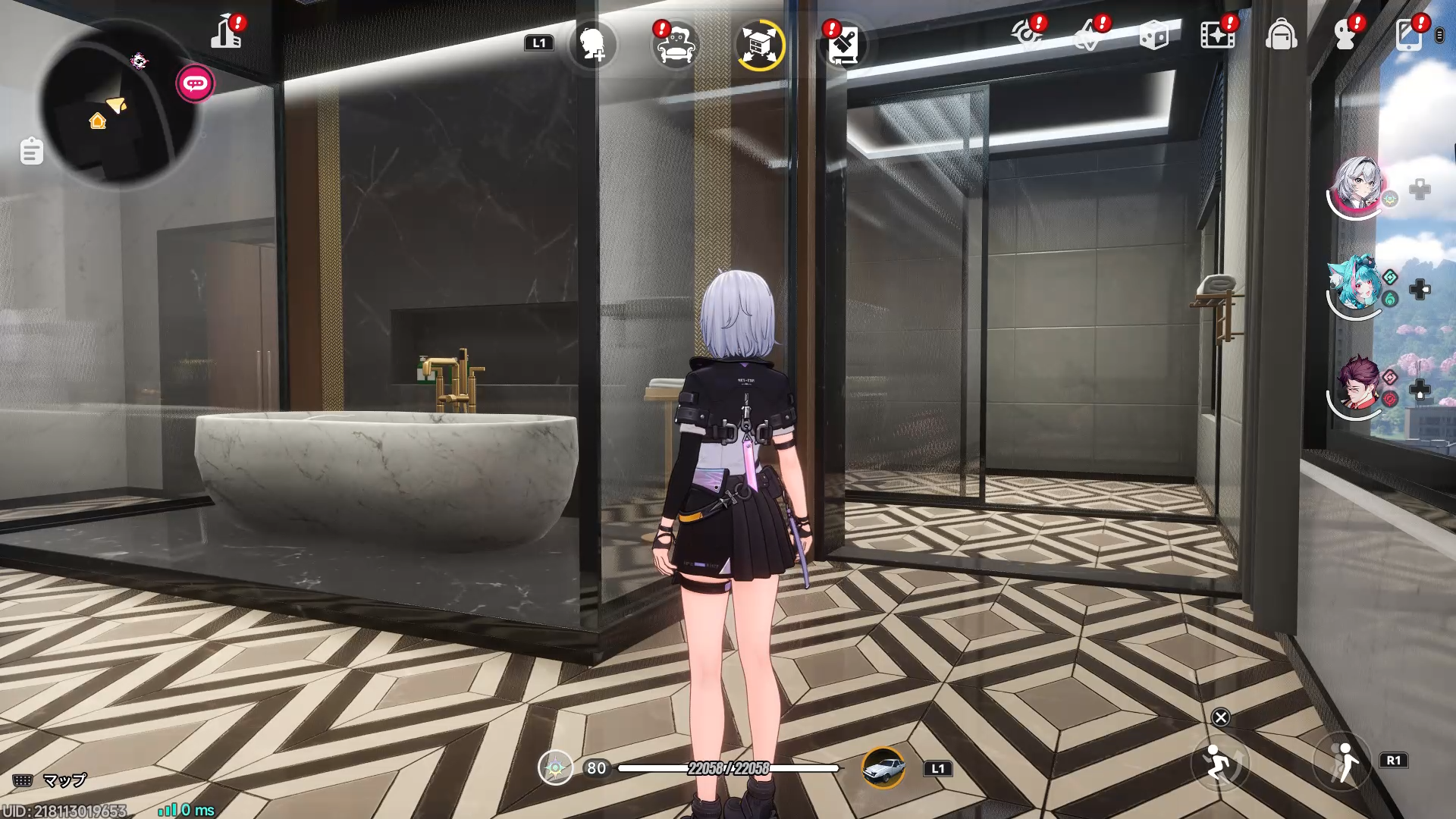Screen dimensions: 1456x819
Task: Expand the quest clipboard panel on left edge
Action: 31,151
